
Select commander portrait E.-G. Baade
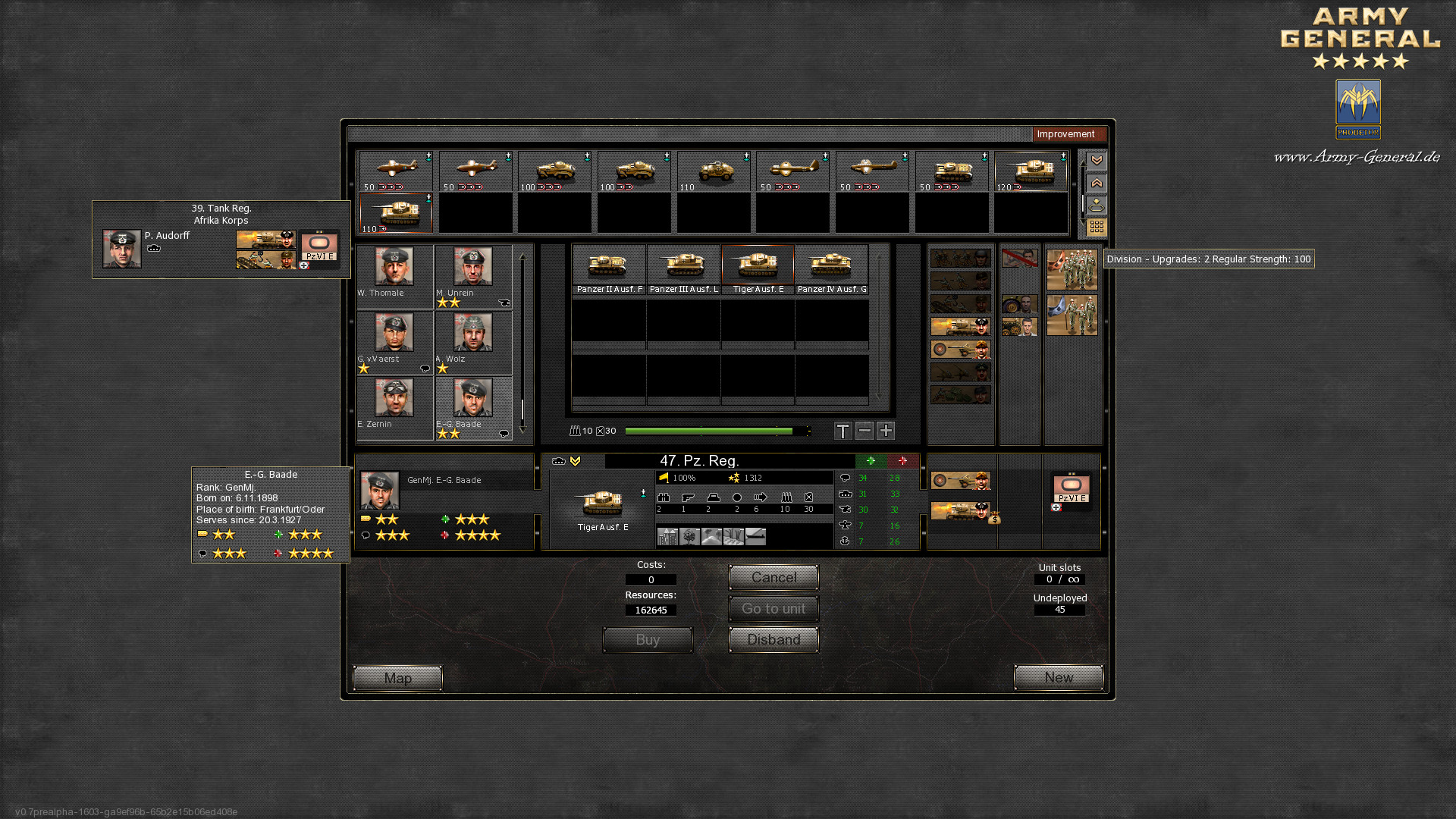pyautogui.click(x=472, y=398)
